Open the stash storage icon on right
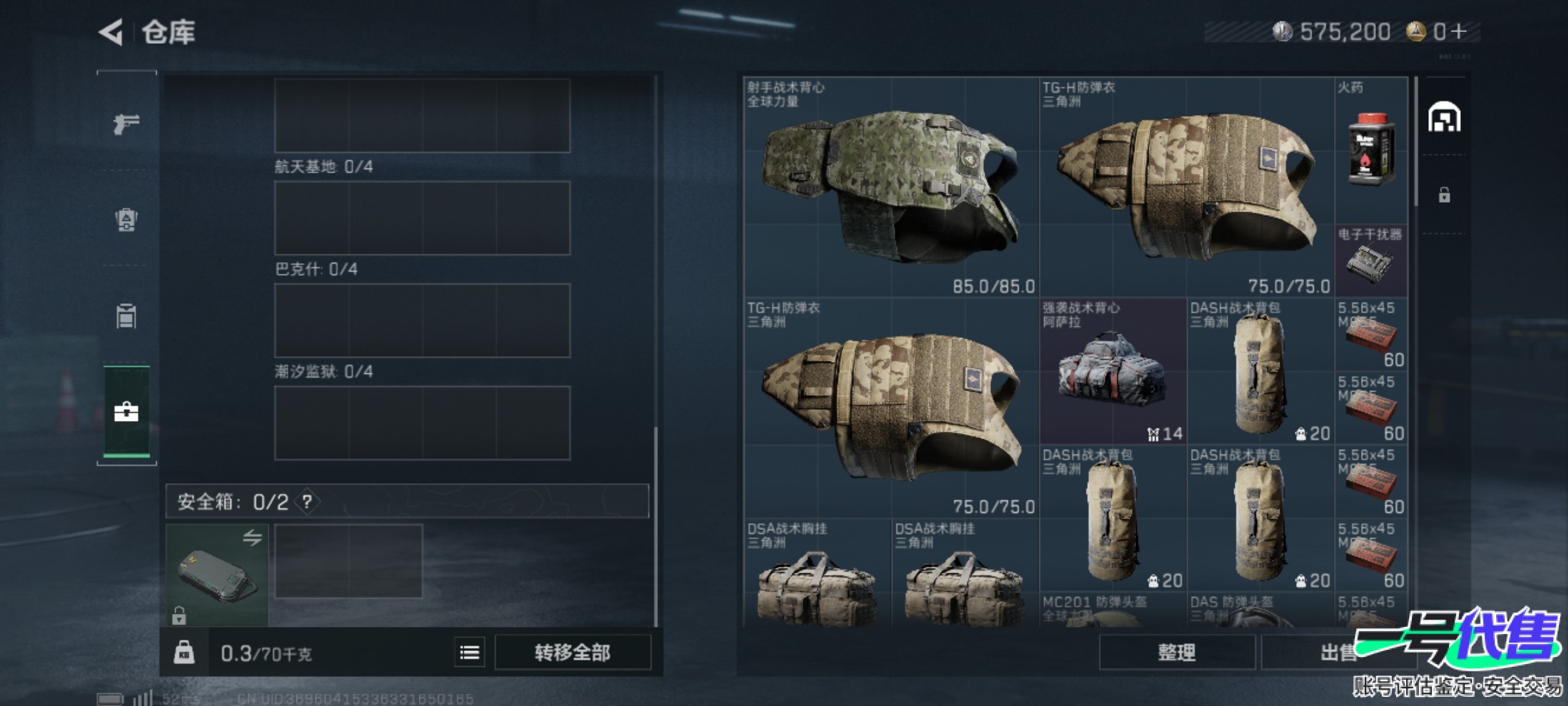1568x706 pixels. tap(1444, 118)
